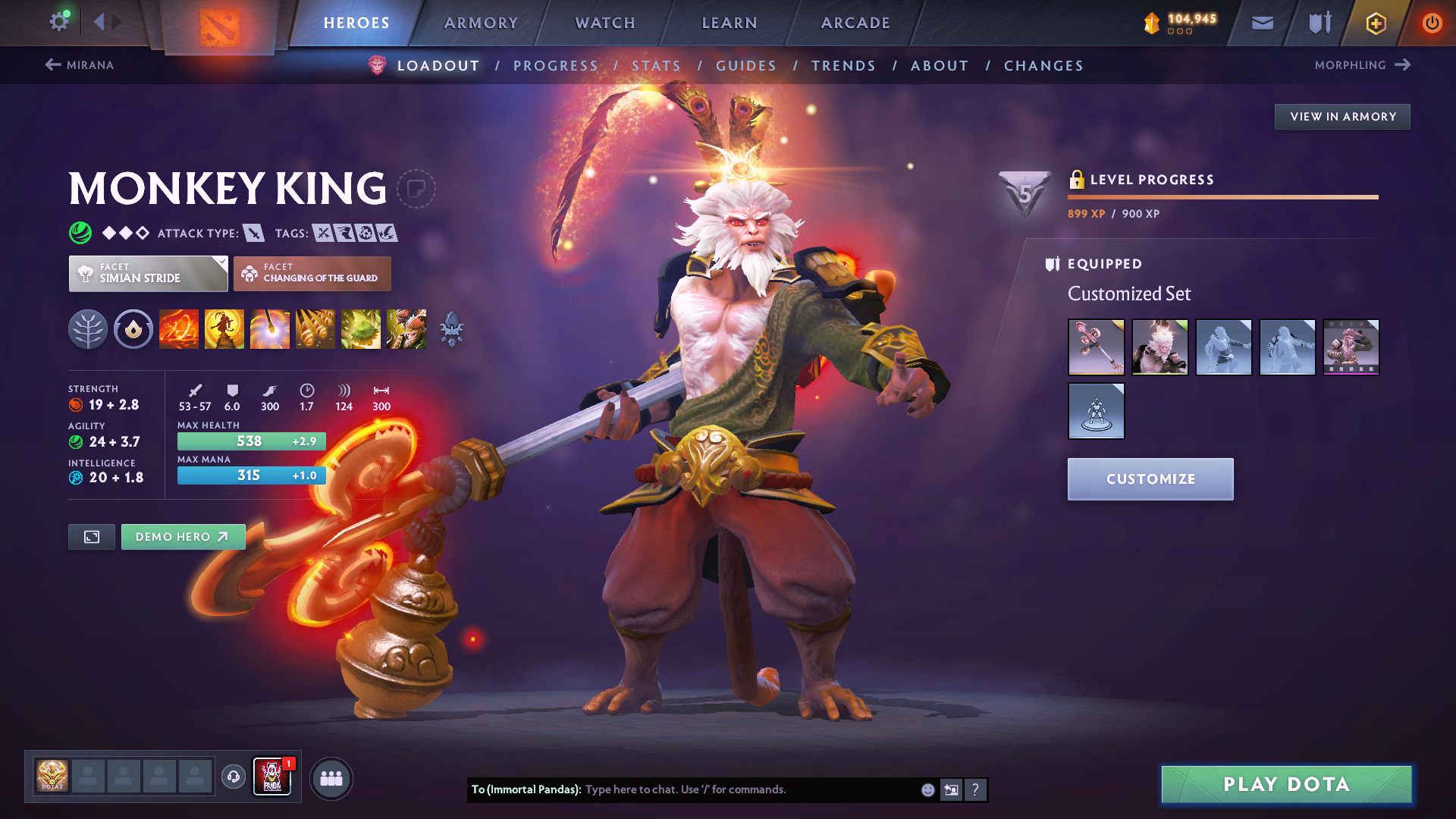Open the Changes section
This screenshot has height=819, width=1456.
click(x=1043, y=66)
